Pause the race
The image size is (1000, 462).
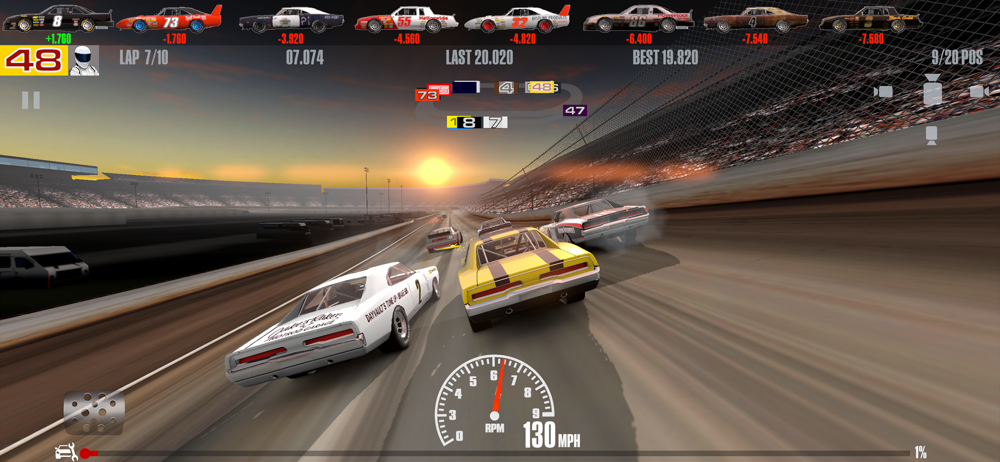point(31,100)
